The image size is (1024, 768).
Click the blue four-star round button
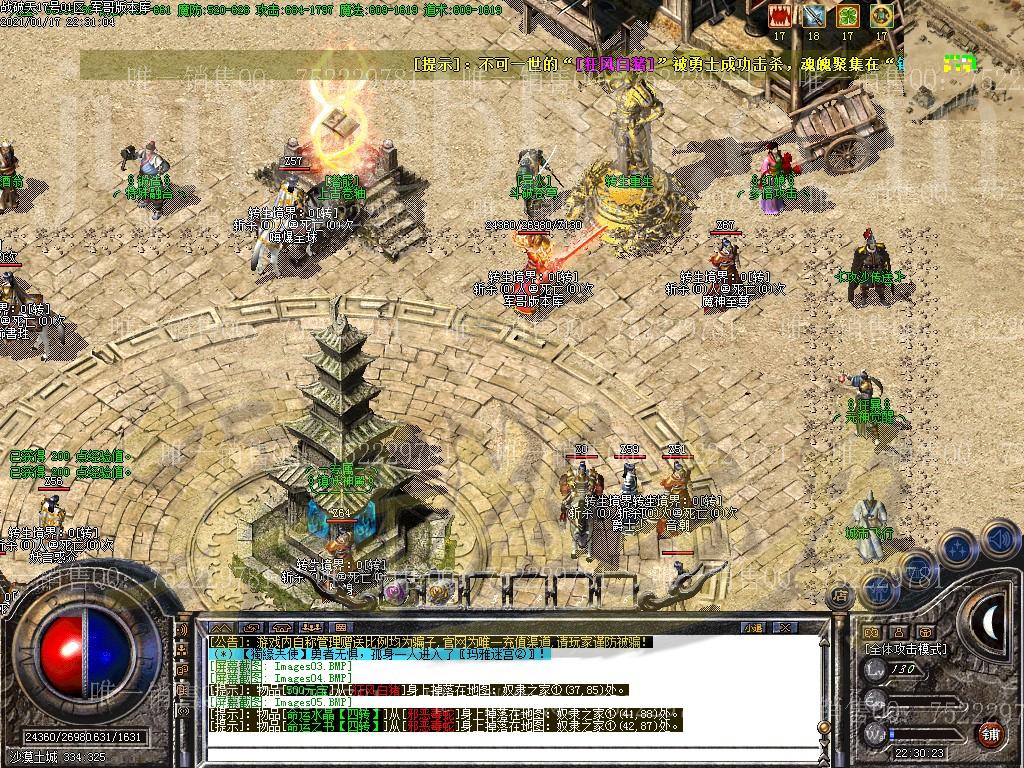tap(957, 548)
